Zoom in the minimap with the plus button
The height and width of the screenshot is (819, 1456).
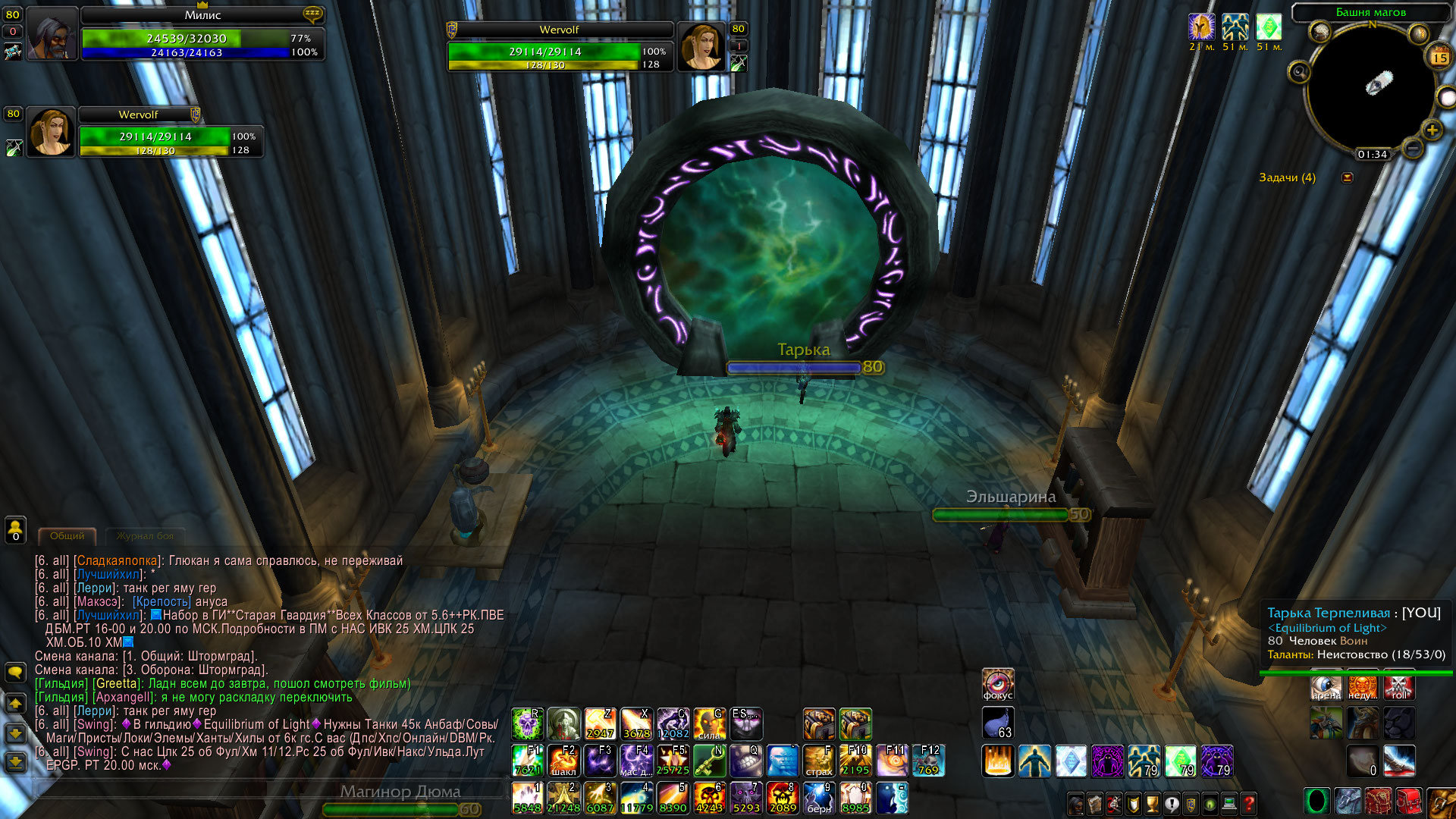[x=1431, y=130]
